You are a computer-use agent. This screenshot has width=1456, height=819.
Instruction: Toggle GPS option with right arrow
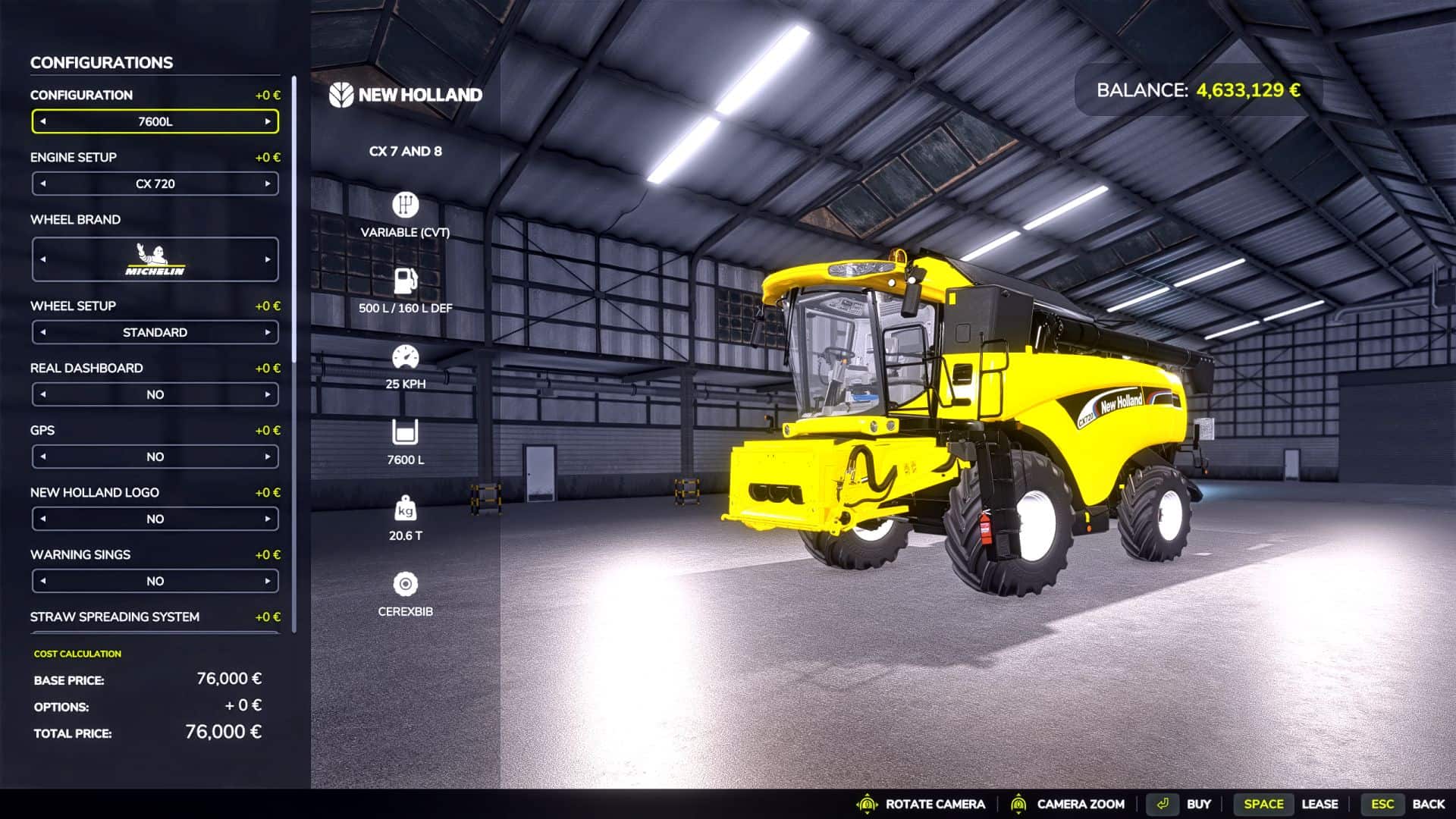[x=268, y=457]
